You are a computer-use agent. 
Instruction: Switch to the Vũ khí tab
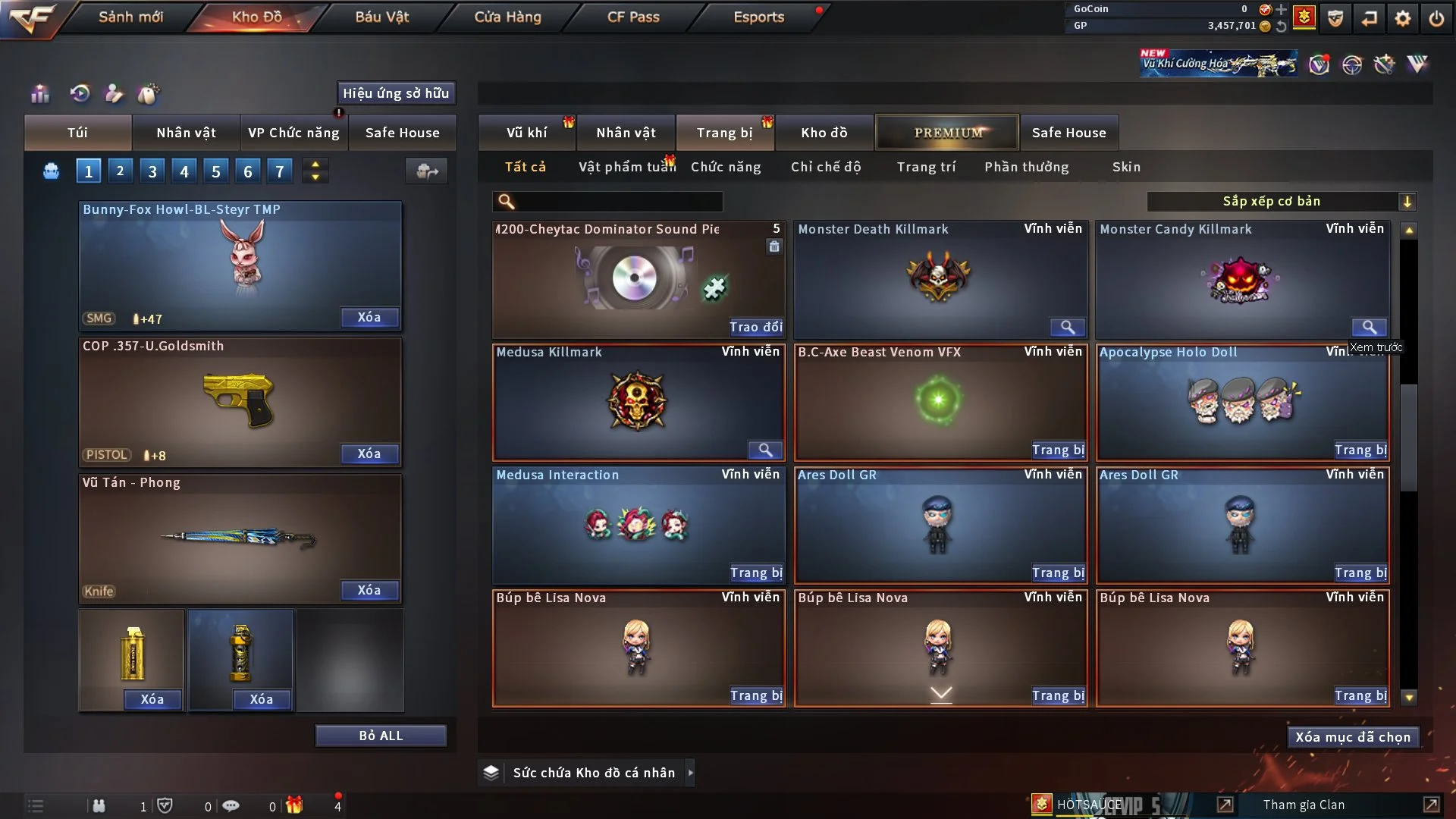pos(526,133)
